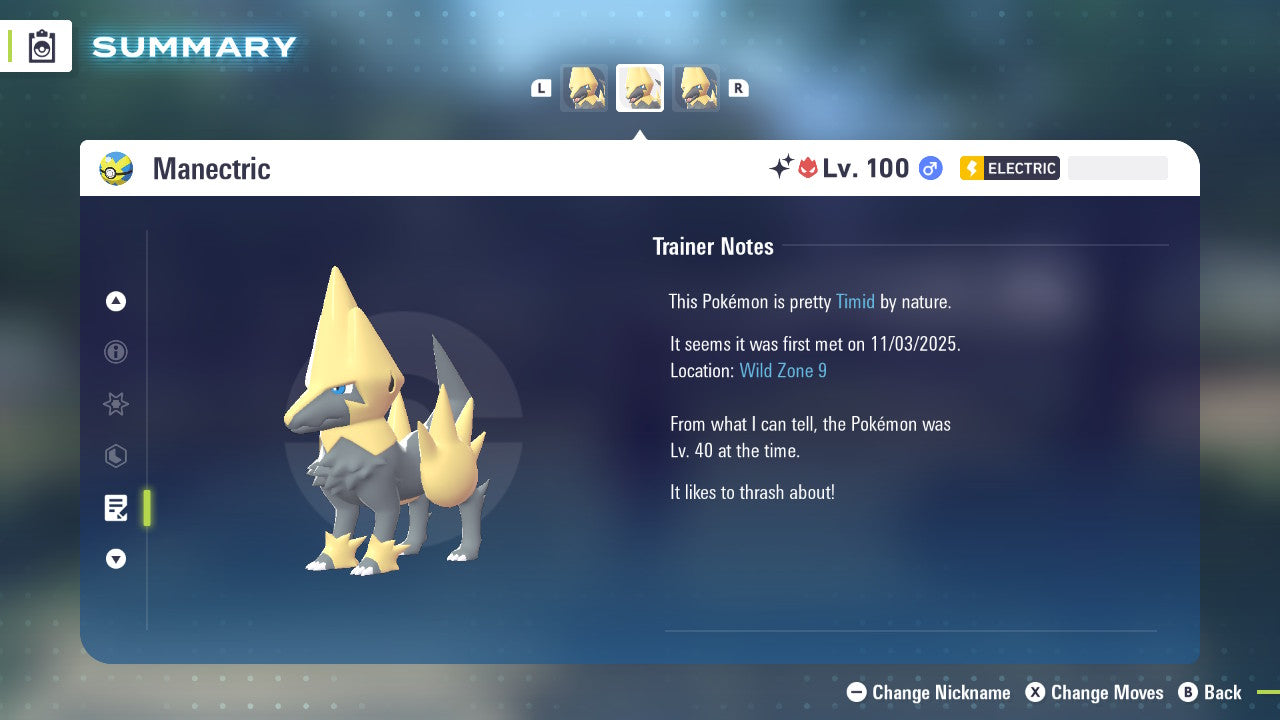
Task: Open the stats hexagon icon in sidebar
Action: (115, 456)
